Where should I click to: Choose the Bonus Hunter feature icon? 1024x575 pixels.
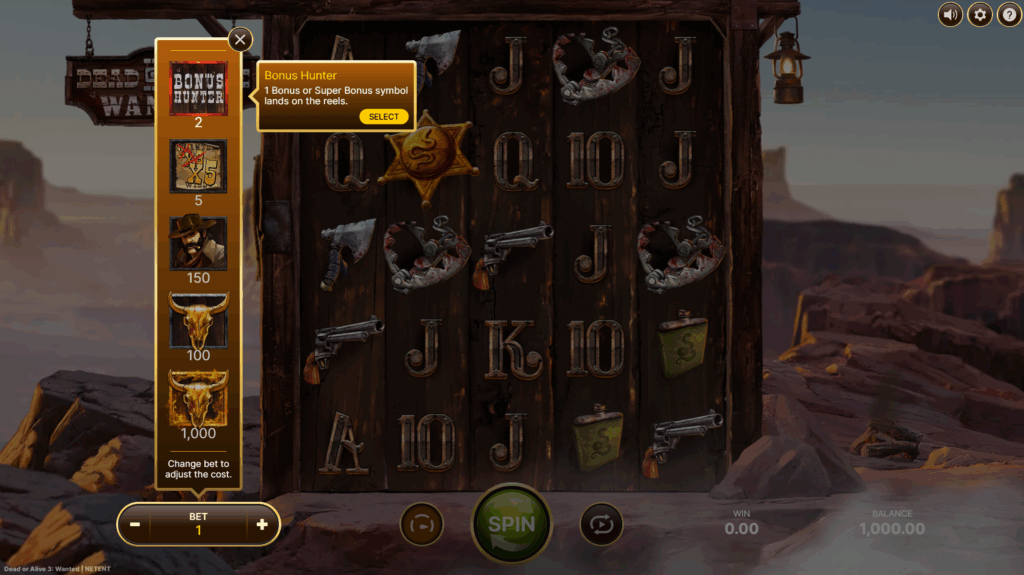tap(198, 88)
